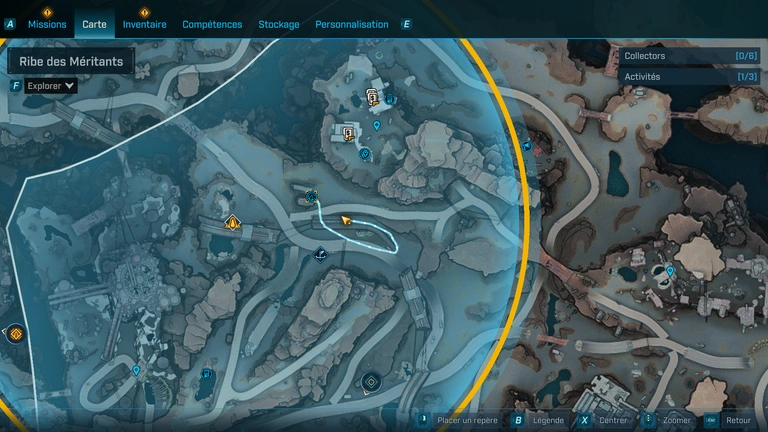Click the Zoomer map control
The height and width of the screenshot is (432, 768).
point(676,421)
